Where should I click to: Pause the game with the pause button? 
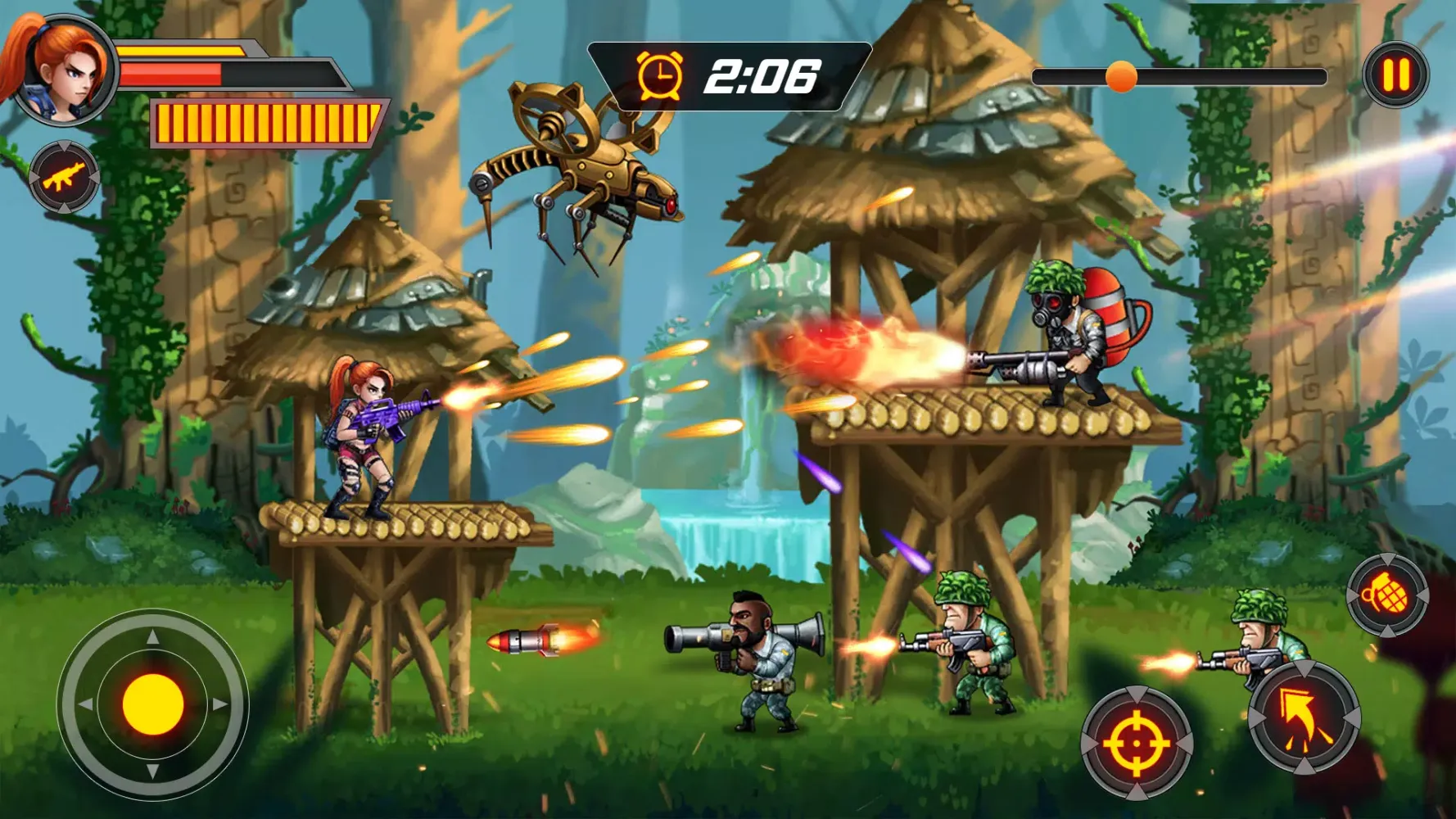point(1396,75)
